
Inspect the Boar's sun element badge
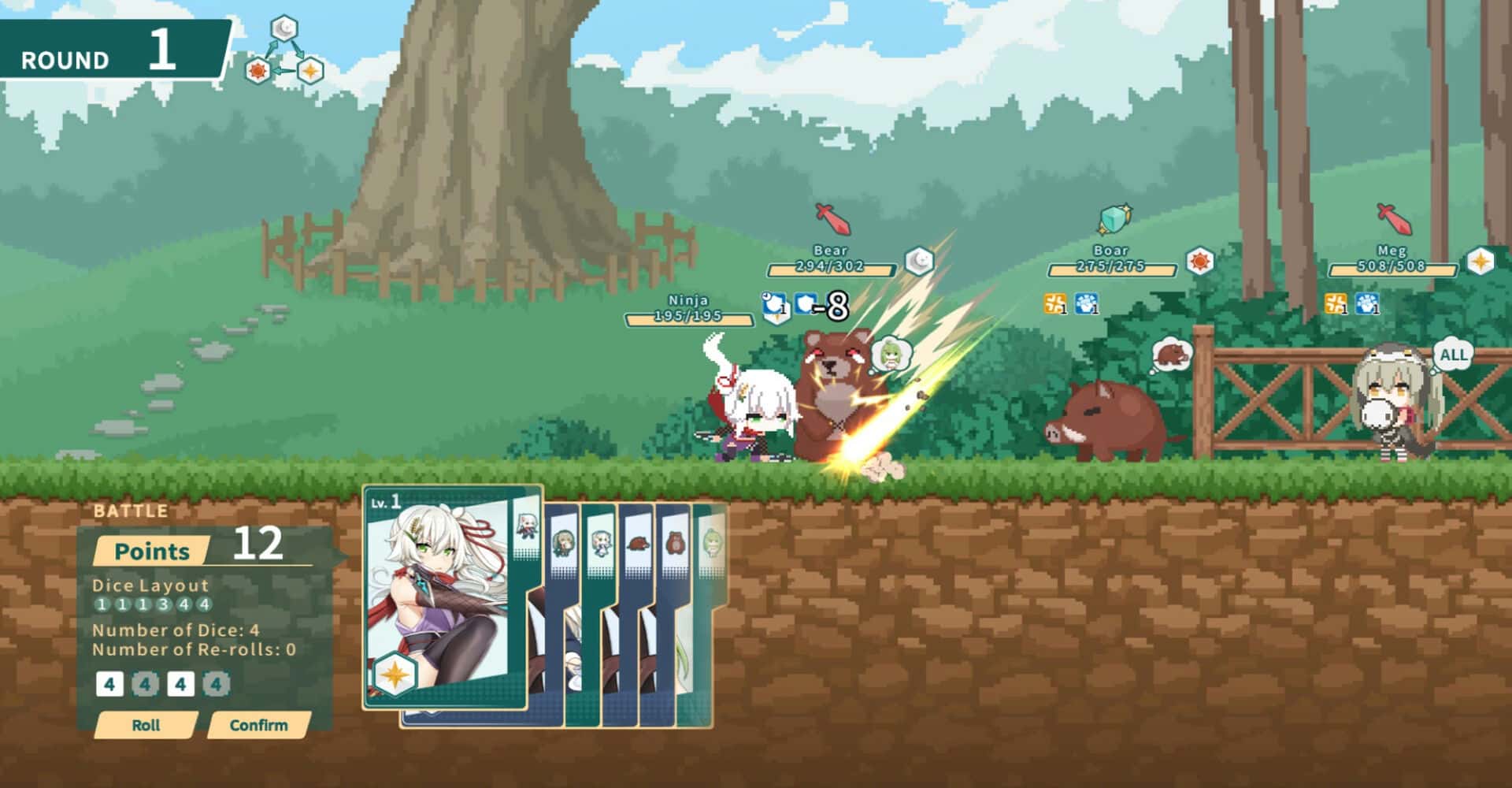point(1199,261)
